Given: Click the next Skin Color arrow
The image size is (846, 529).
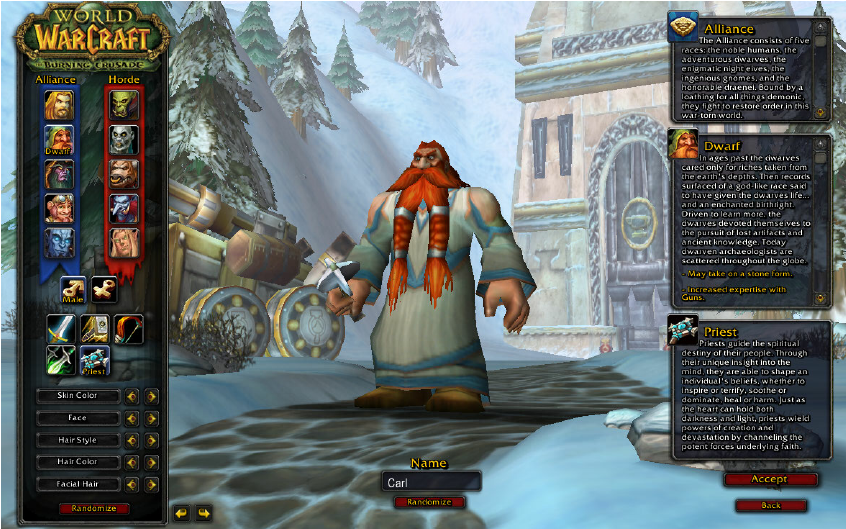Looking at the screenshot, I should (151, 396).
